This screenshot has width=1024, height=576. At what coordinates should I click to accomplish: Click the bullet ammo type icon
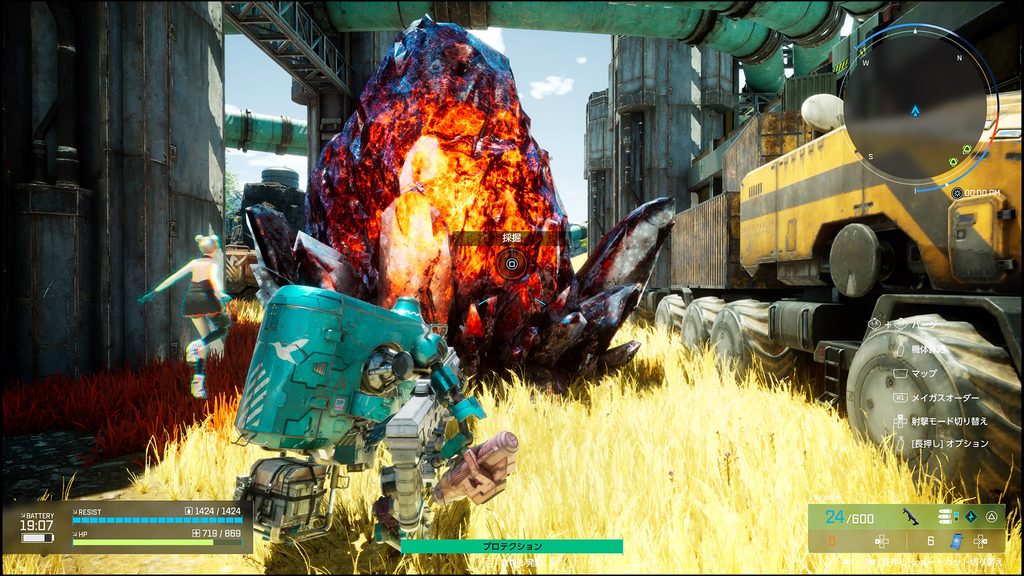click(x=945, y=517)
